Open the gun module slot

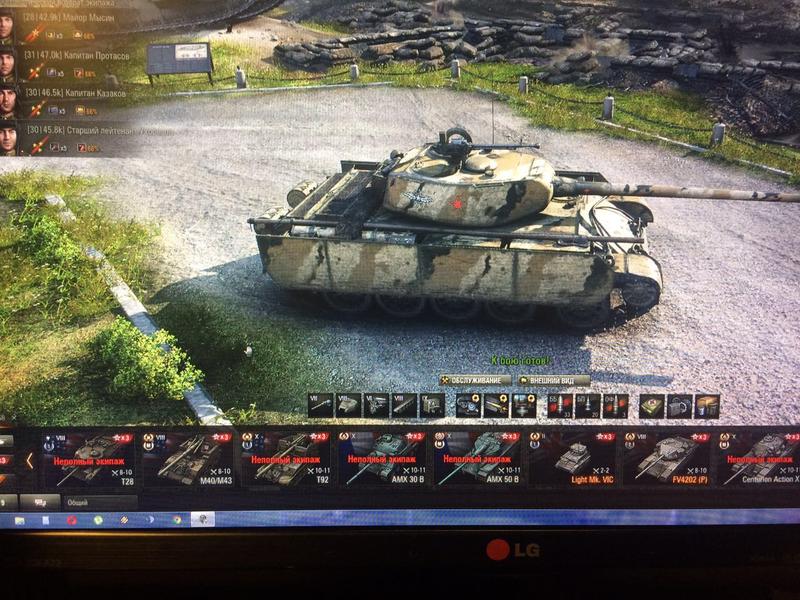[x=320, y=404]
